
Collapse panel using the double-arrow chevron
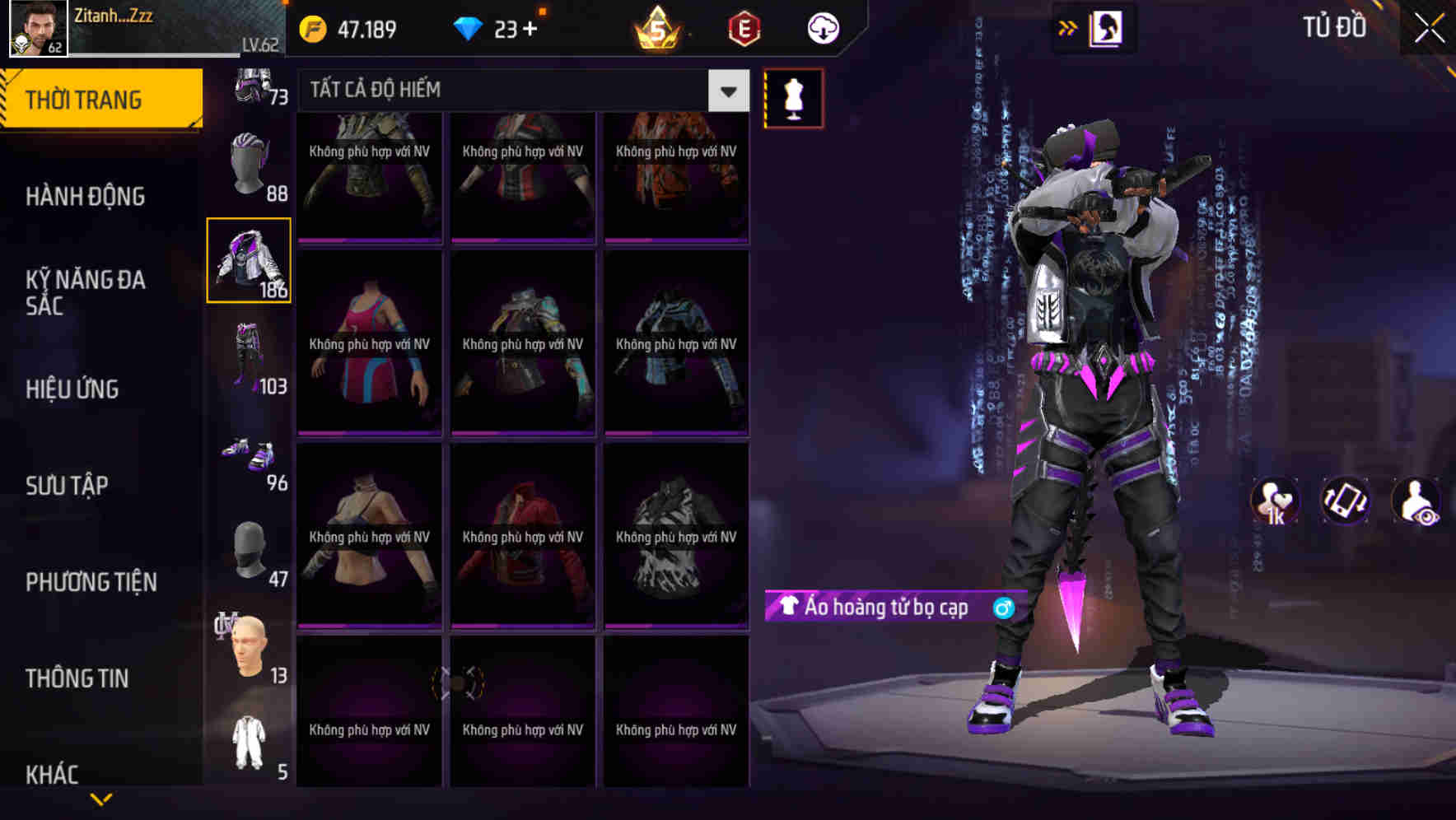pyautogui.click(x=1068, y=27)
